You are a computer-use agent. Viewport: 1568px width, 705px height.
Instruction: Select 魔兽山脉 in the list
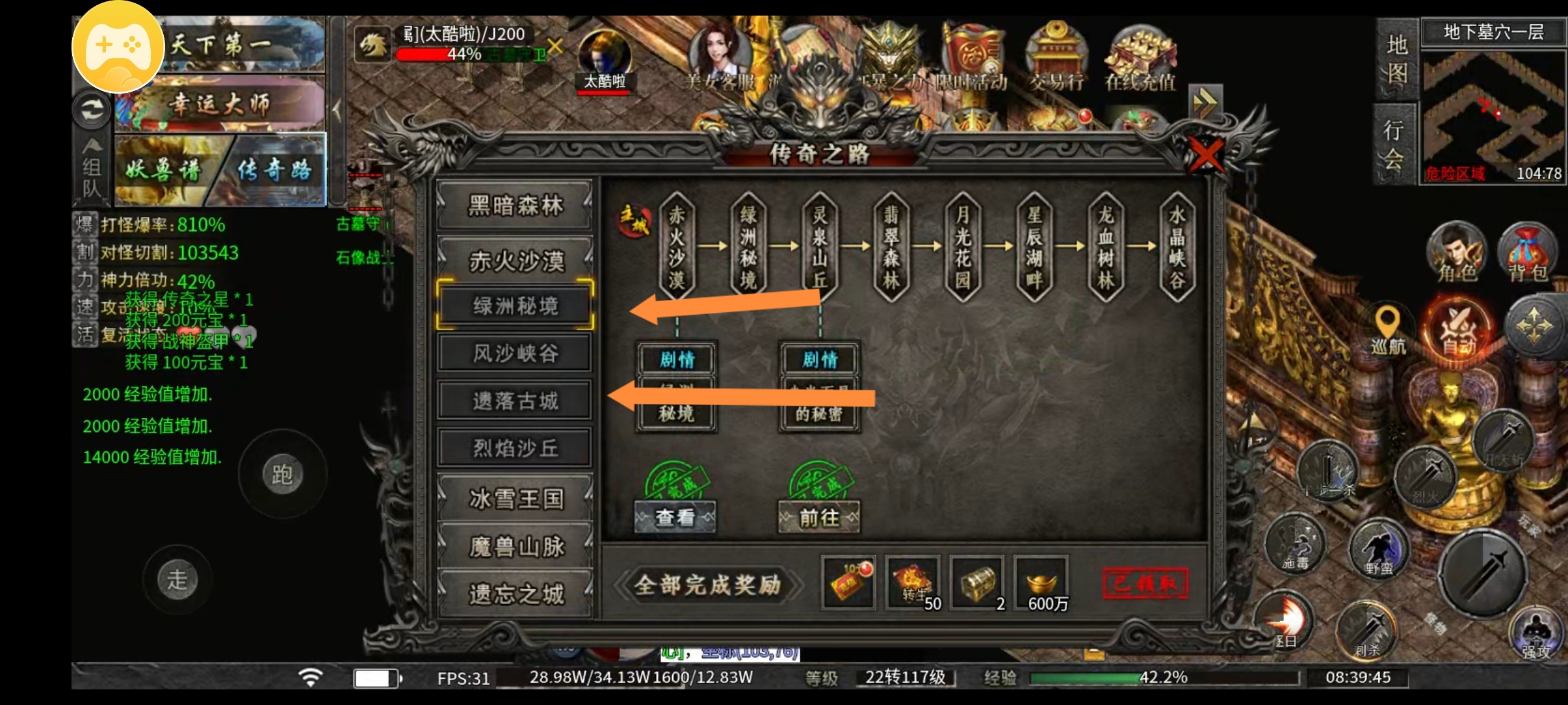[515, 547]
